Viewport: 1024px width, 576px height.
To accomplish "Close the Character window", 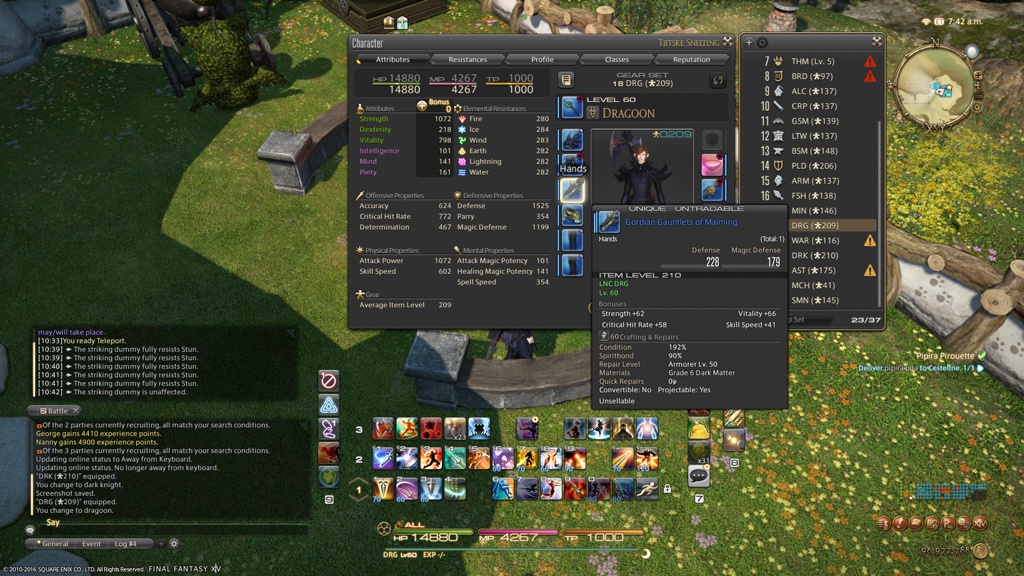I will (727, 42).
